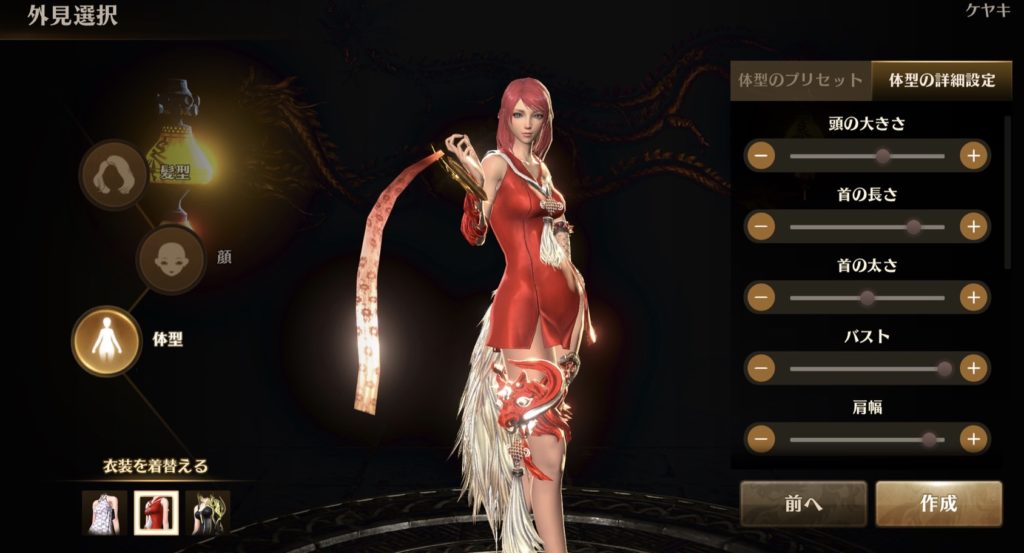This screenshot has width=1024, height=553.
Task: Decrease バスト with its minus button
Action: point(761,368)
